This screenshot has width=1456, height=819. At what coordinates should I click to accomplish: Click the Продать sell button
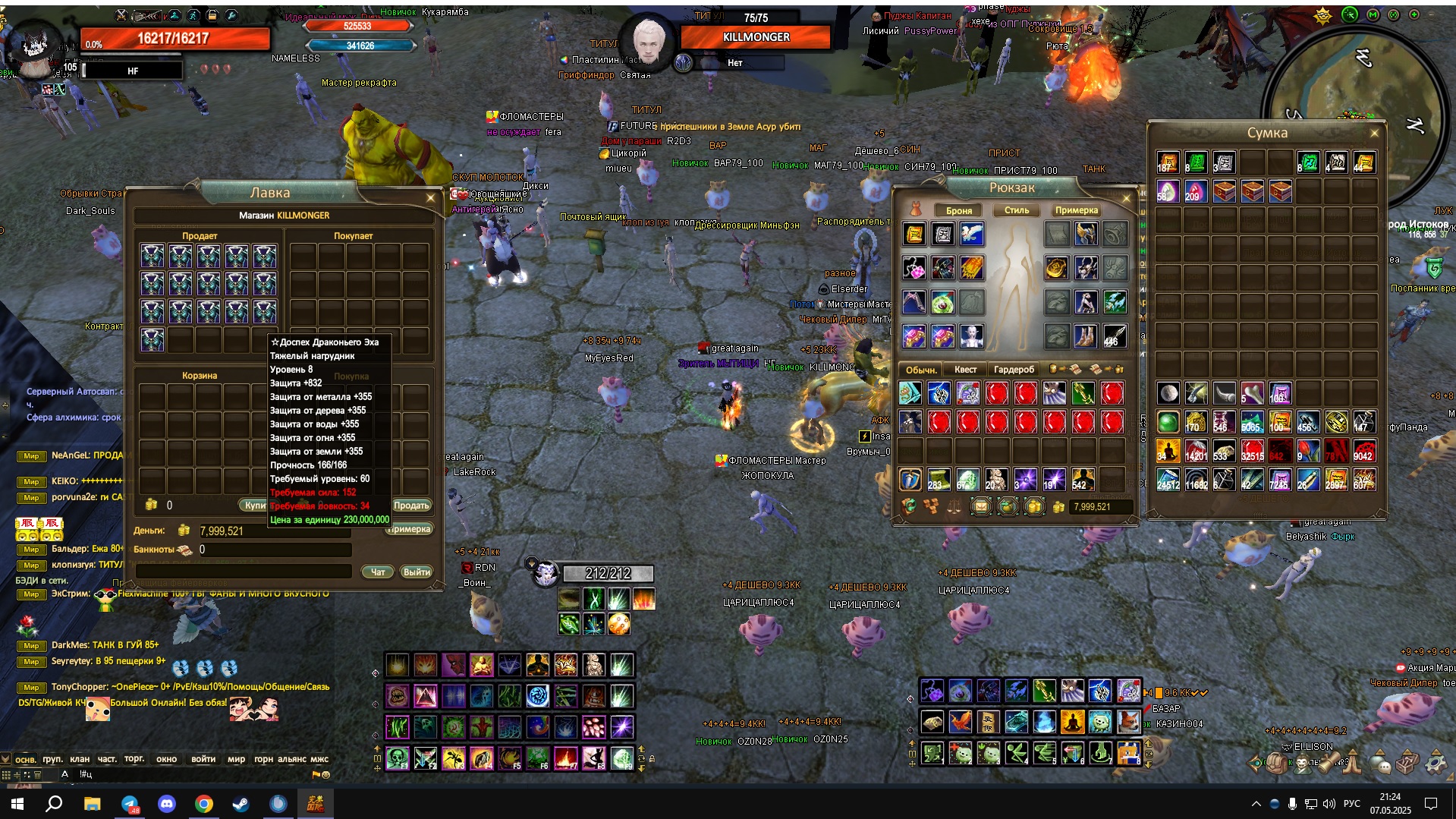(411, 506)
